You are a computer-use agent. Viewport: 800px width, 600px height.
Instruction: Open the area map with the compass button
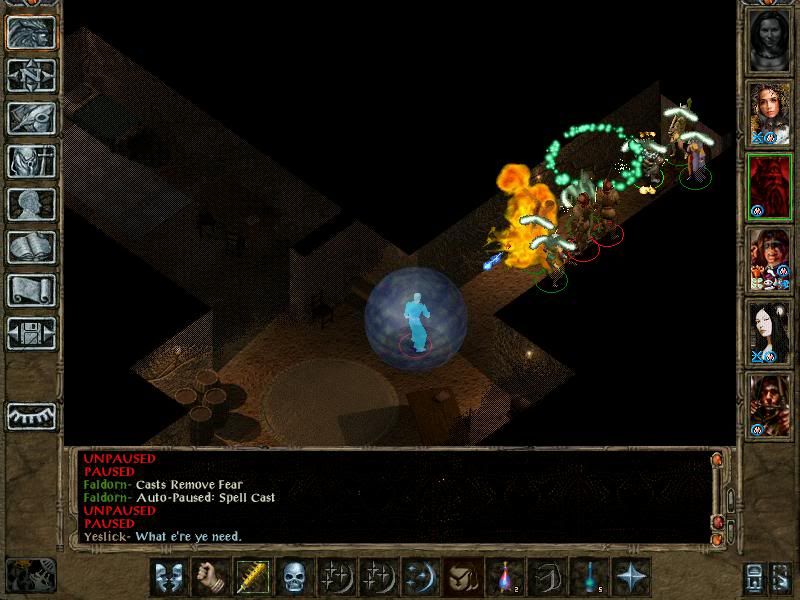click(x=31, y=75)
